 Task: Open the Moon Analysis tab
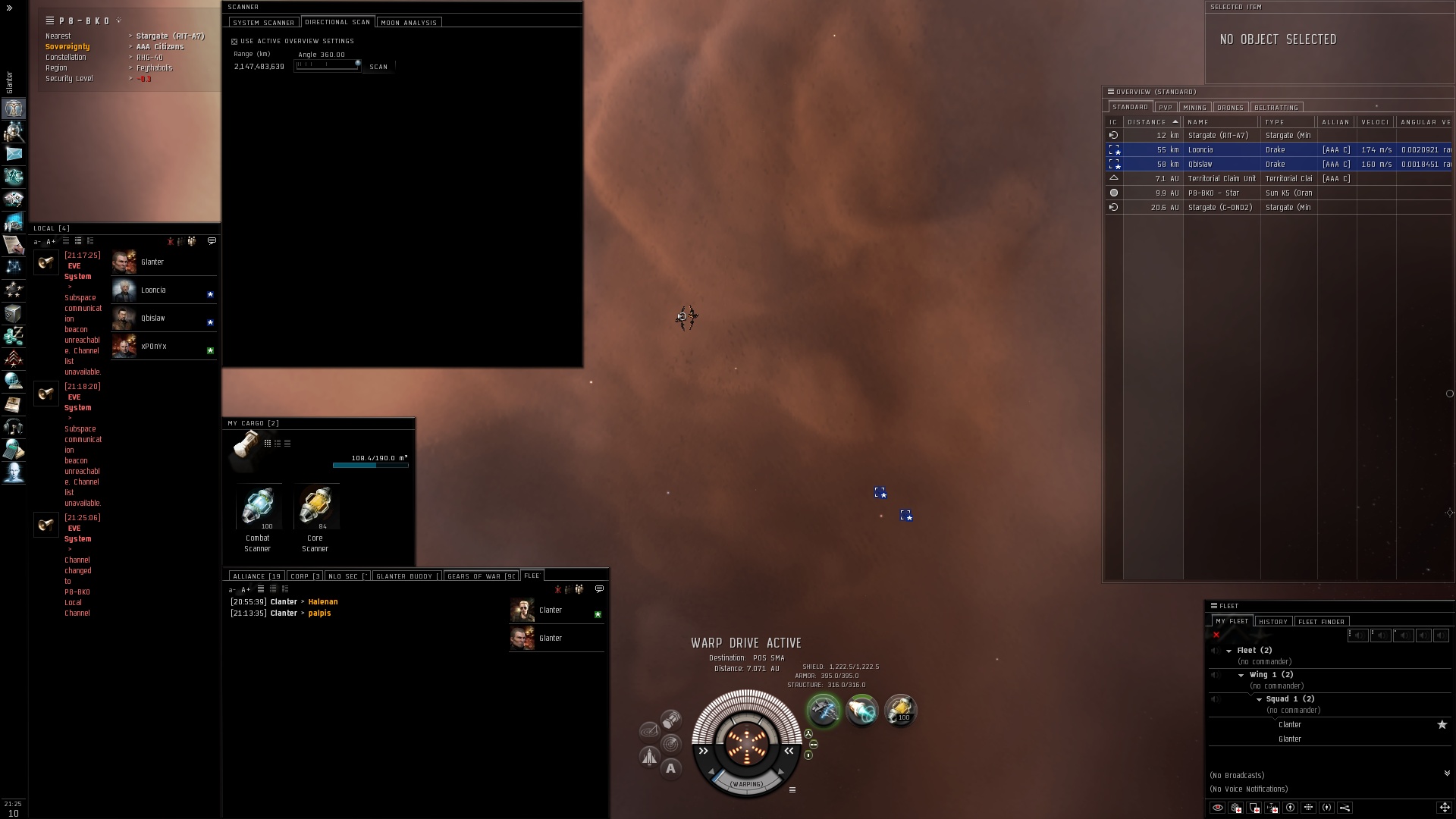(408, 23)
